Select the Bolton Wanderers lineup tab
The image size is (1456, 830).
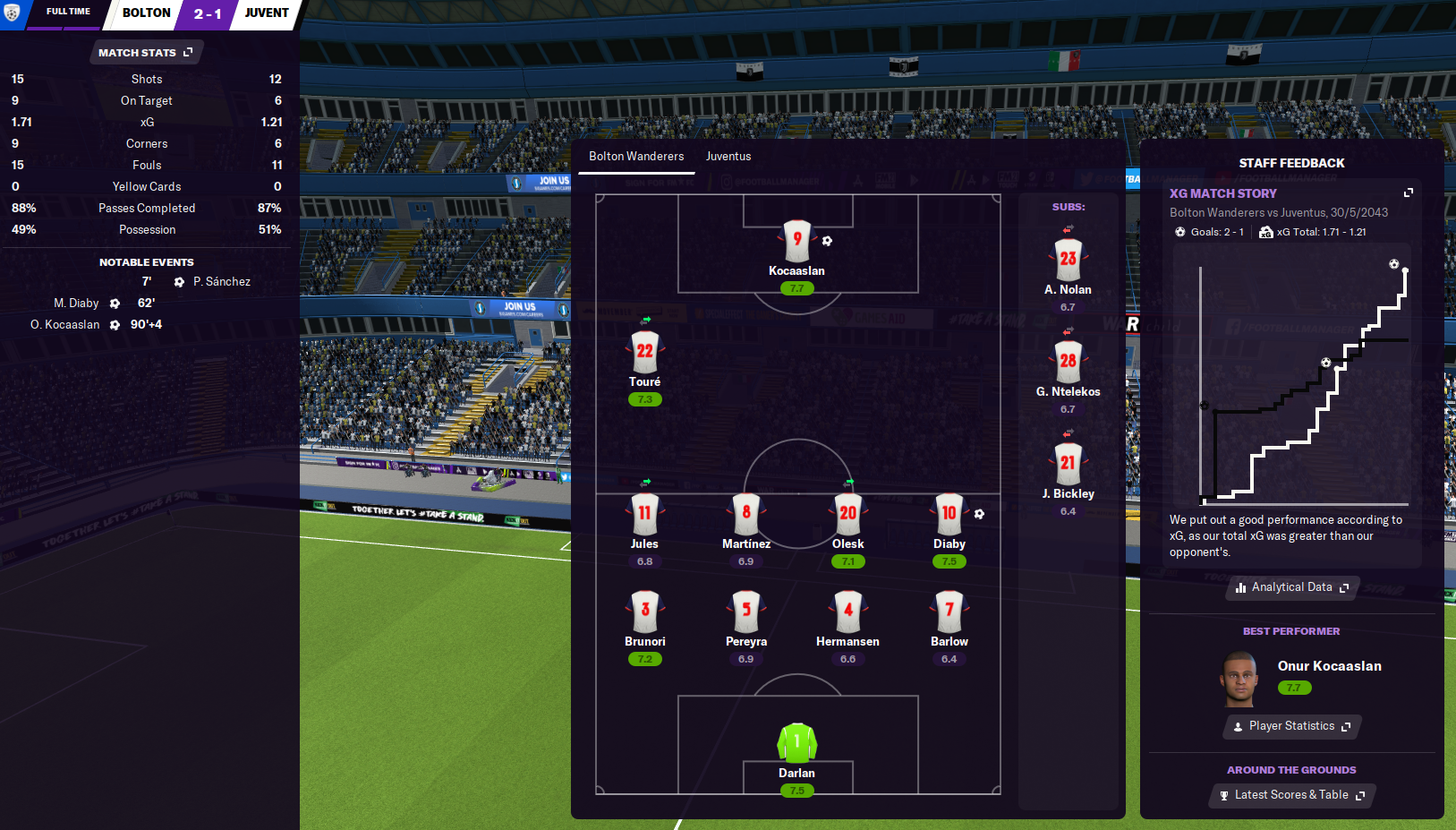click(636, 157)
